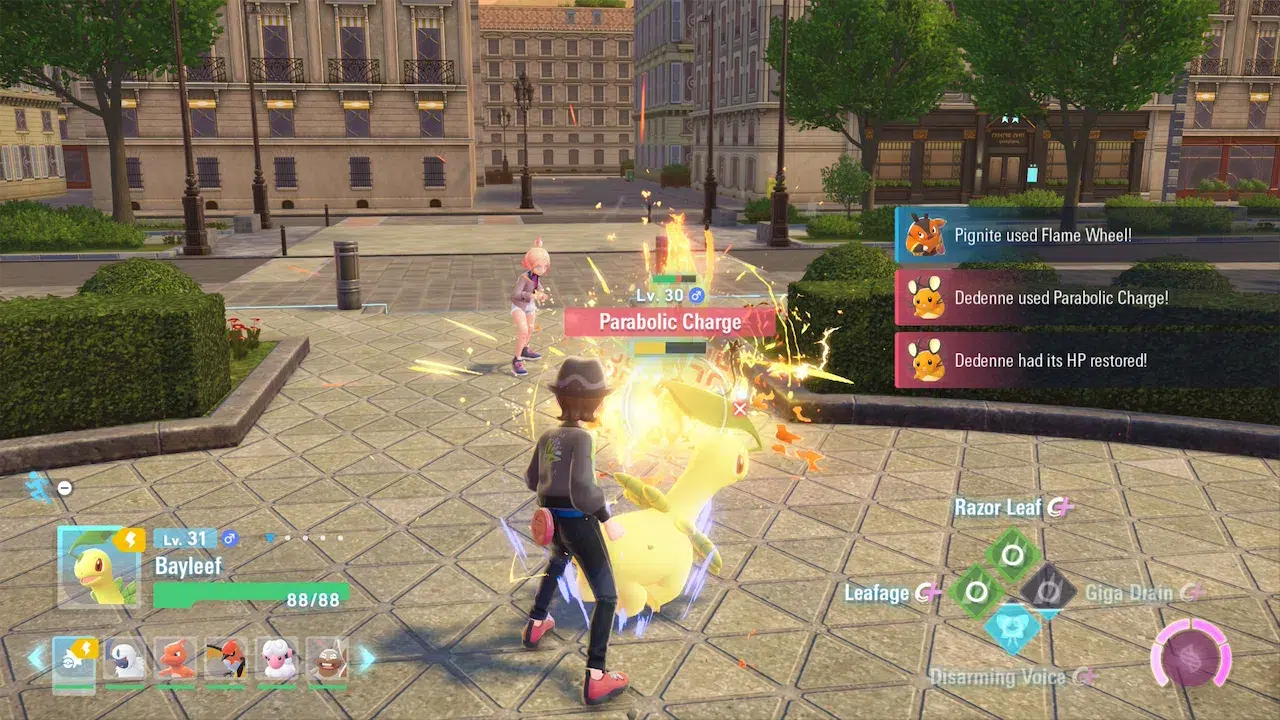The height and width of the screenshot is (720, 1280).
Task: Click the party bar's left arrow
Action: (36, 658)
